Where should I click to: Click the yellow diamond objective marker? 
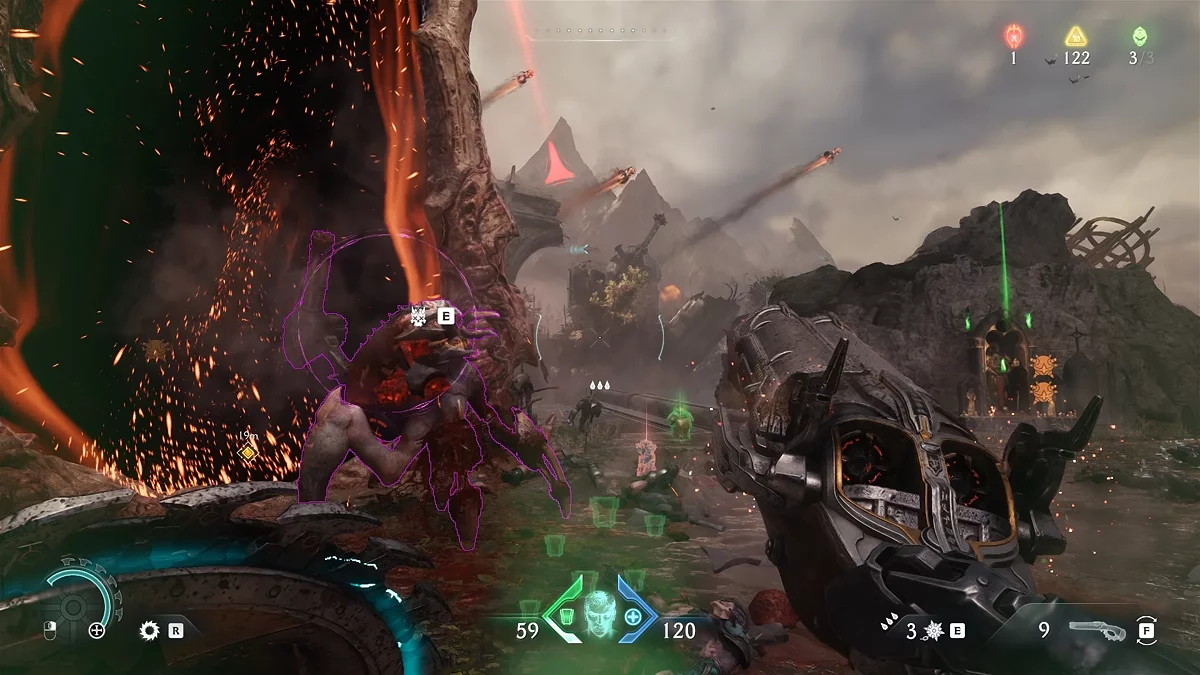[248, 452]
